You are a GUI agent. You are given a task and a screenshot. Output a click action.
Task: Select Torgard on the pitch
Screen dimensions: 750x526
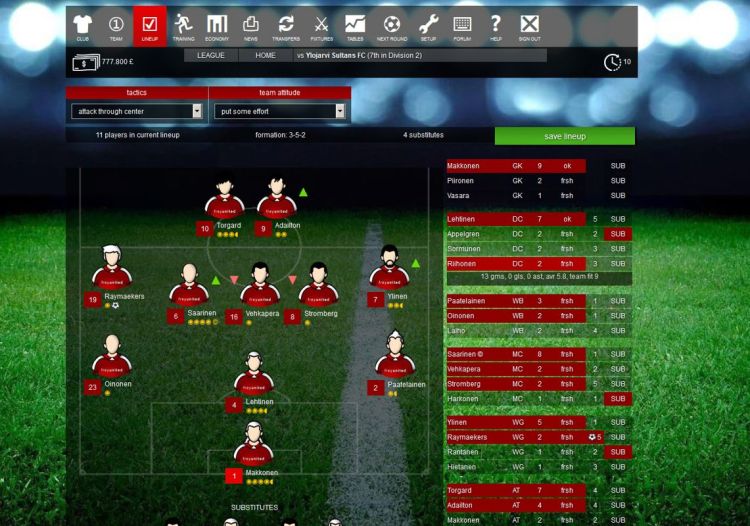click(x=226, y=198)
